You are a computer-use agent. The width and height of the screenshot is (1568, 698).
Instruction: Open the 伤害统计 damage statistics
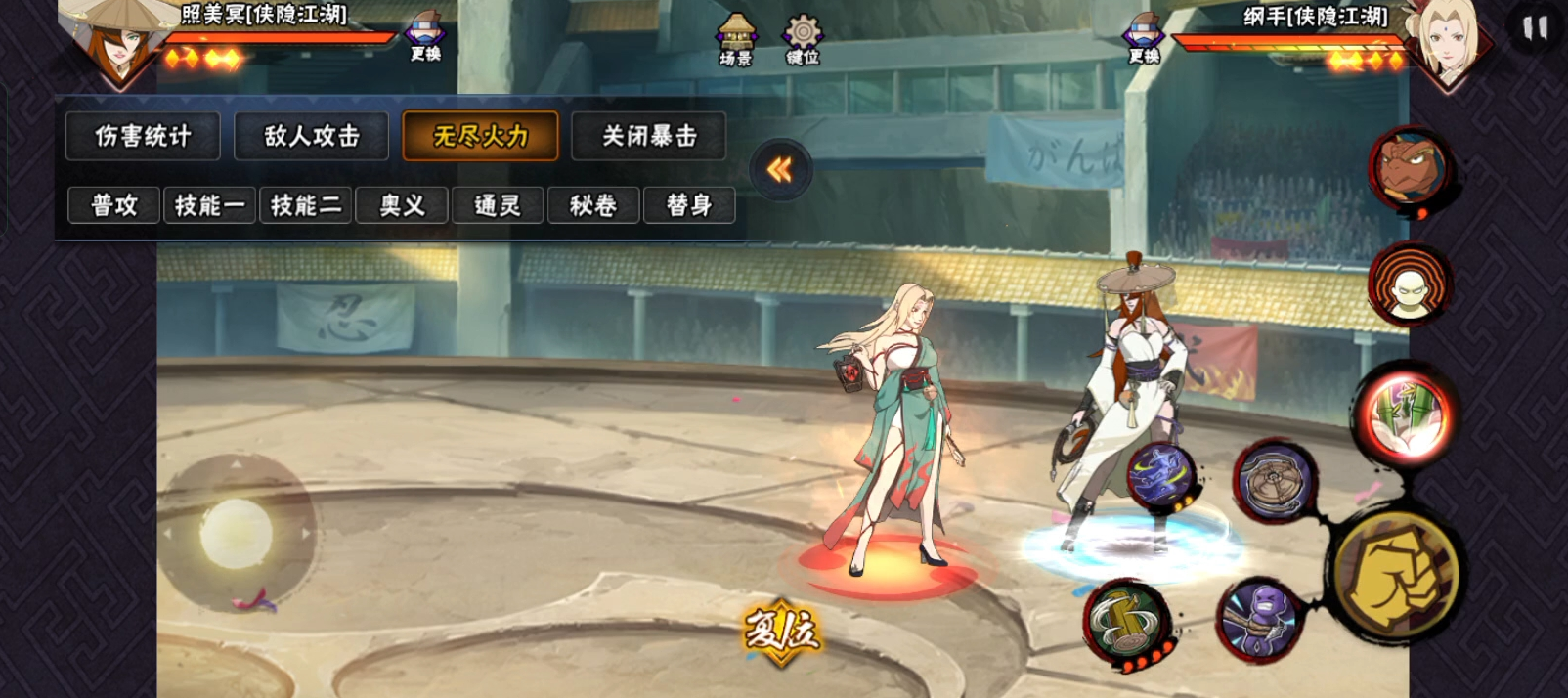(143, 136)
